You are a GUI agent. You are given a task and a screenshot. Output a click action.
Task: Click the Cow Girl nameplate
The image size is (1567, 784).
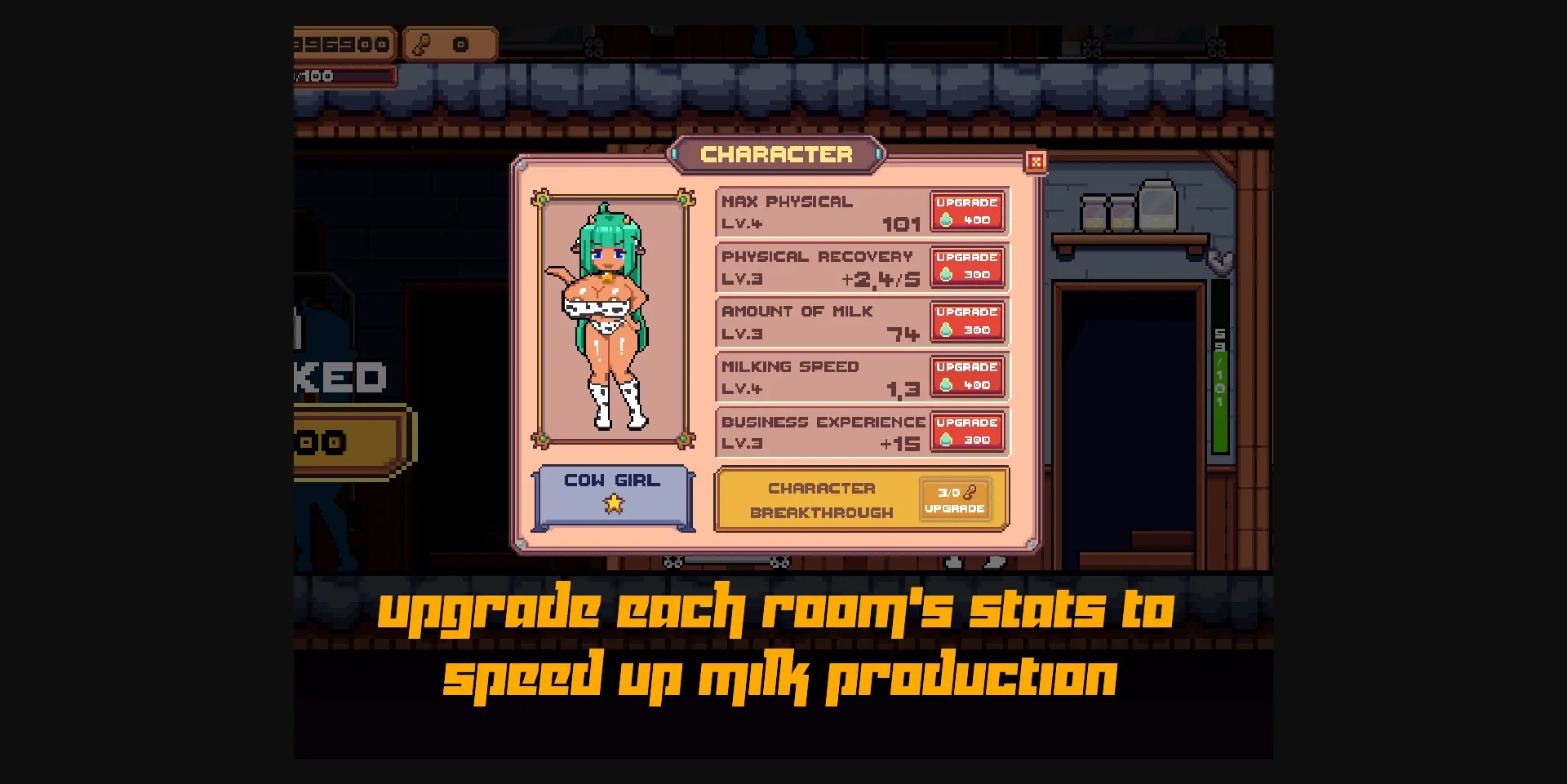coord(612,481)
